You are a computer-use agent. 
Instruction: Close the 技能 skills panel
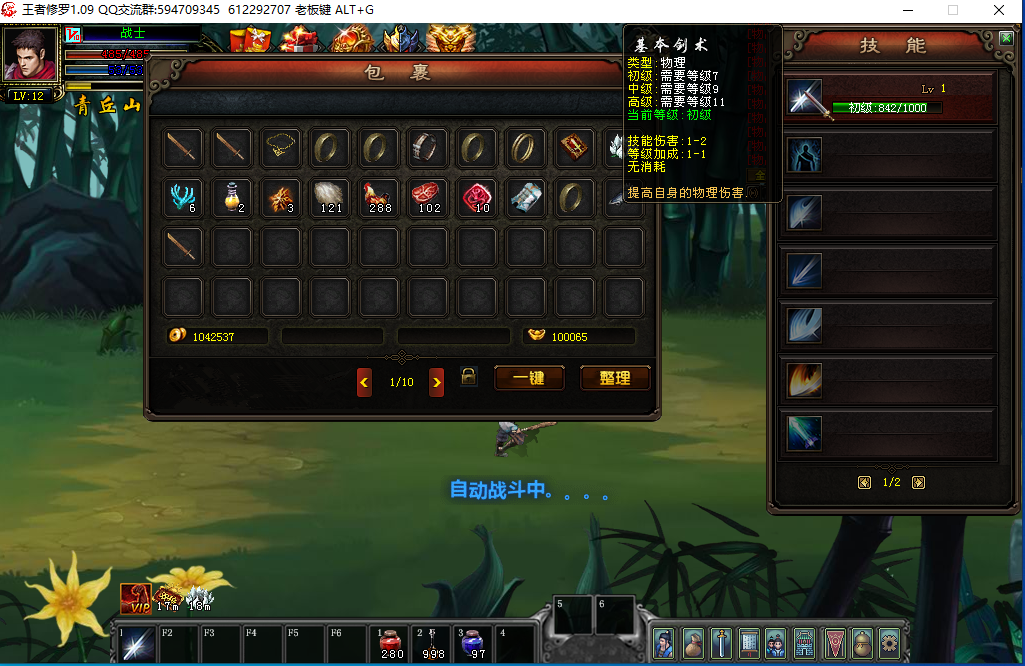(x=1006, y=38)
